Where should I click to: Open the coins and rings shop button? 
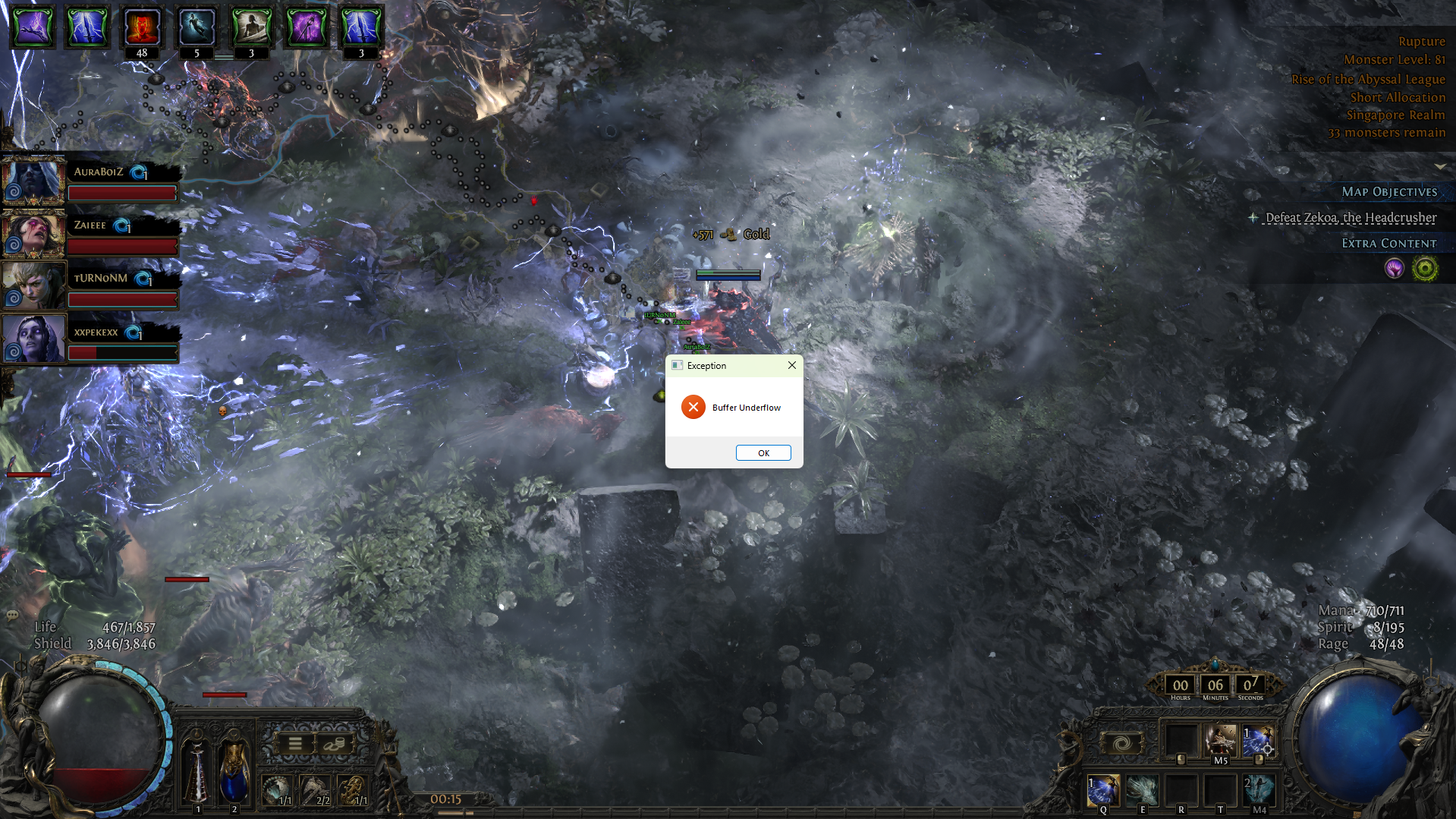coord(334,744)
